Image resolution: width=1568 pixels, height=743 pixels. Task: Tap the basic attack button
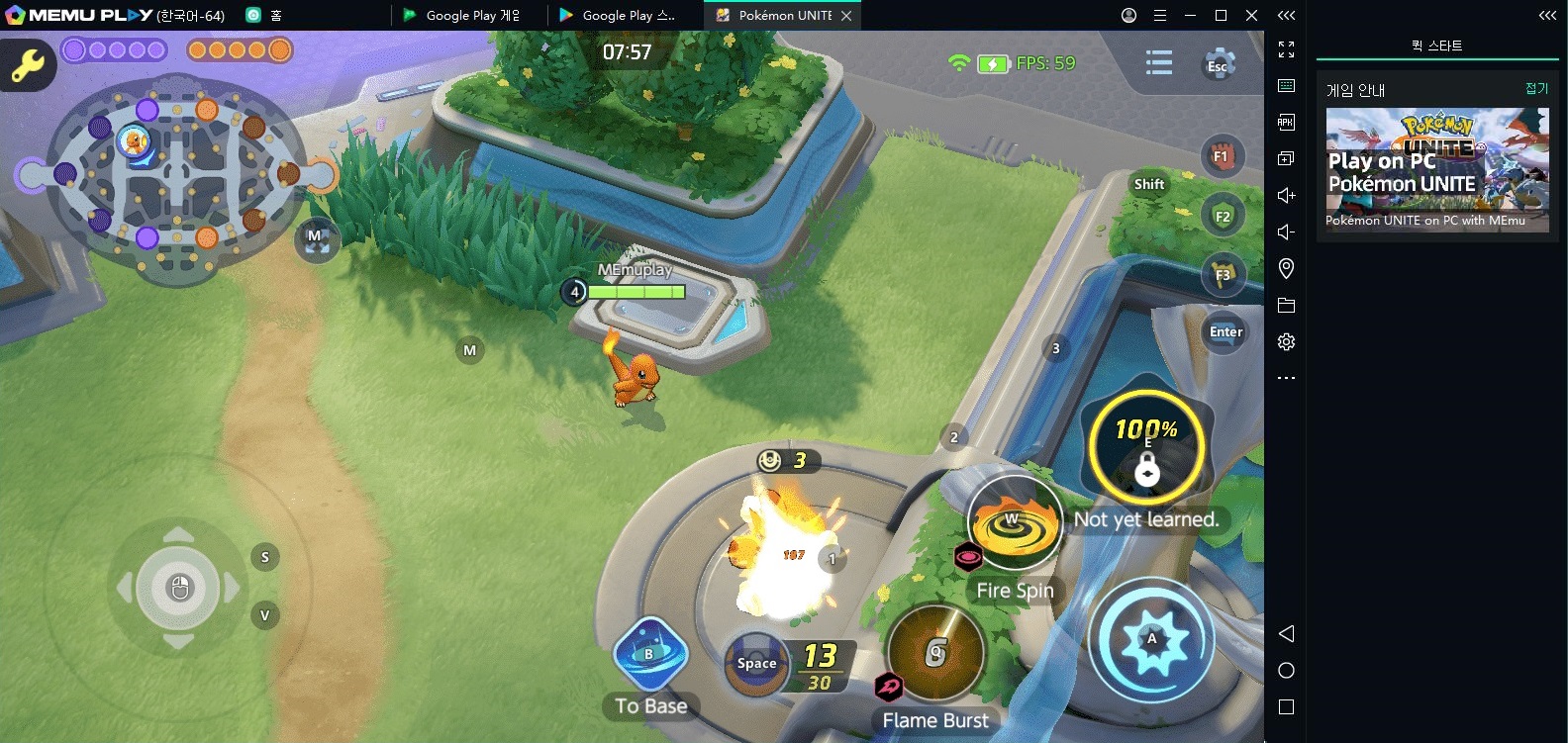(1151, 640)
